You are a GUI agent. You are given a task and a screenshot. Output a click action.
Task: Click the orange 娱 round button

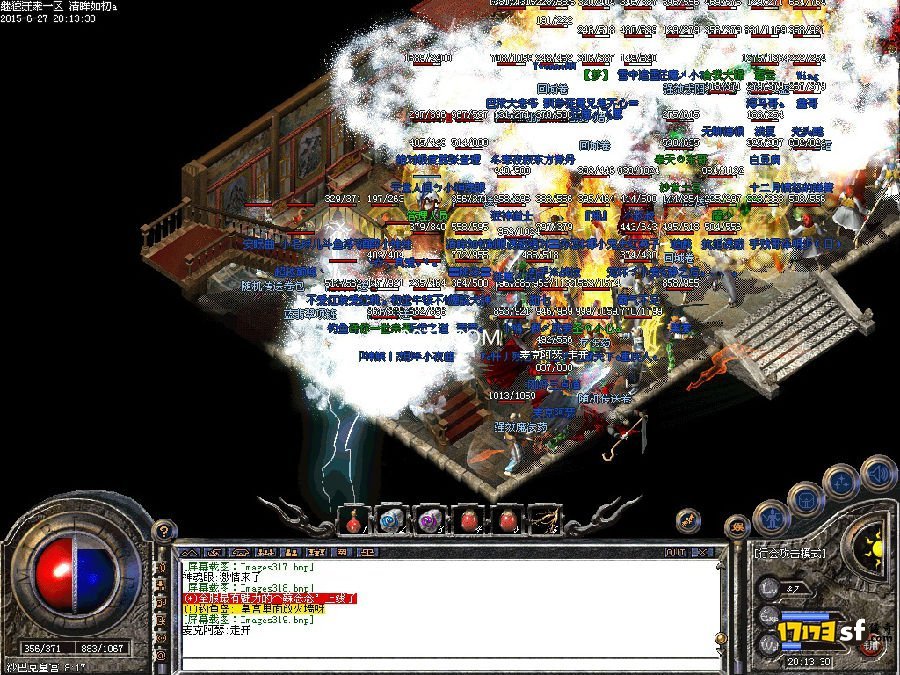pyautogui.click(x=737, y=527)
